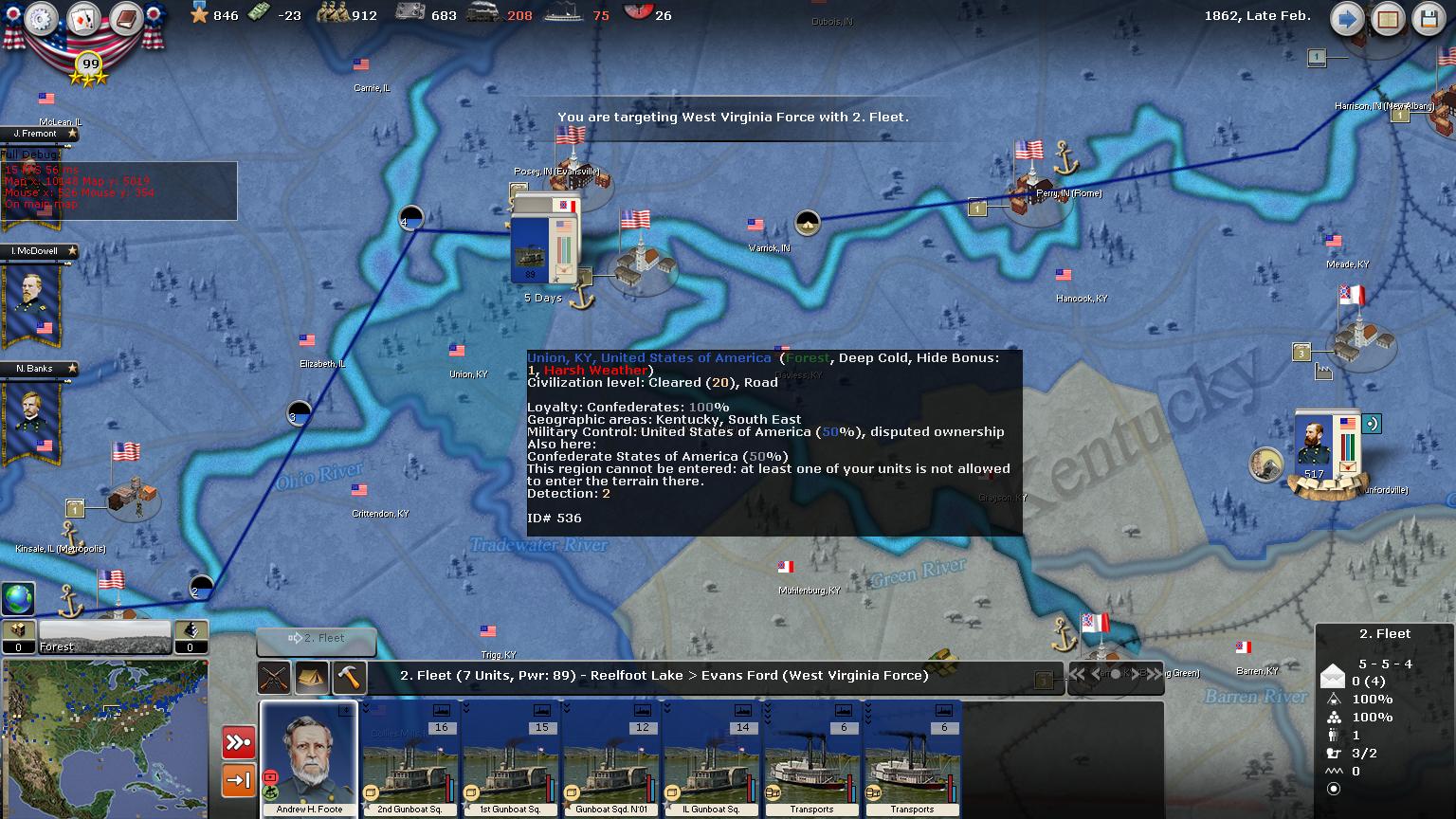The height and width of the screenshot is (819, 1456).
Task: Open the framed map book button
Action: point(1388,19)
